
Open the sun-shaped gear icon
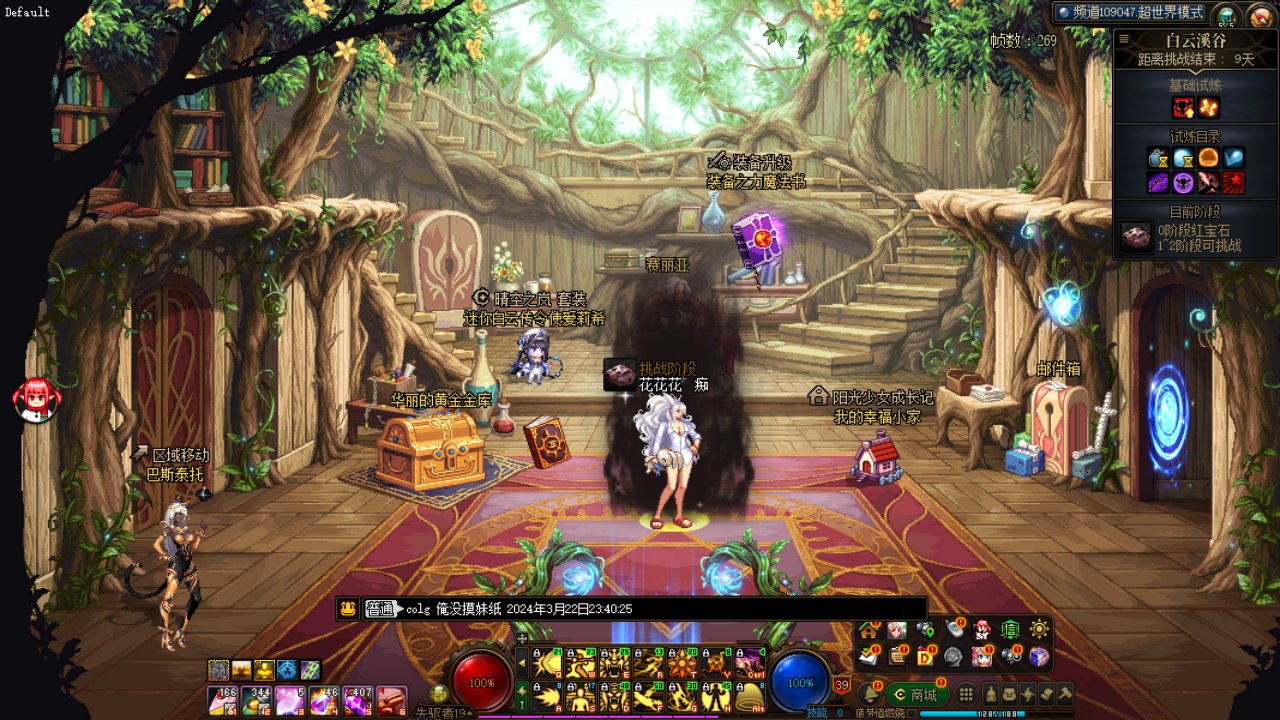[1039, 630]
